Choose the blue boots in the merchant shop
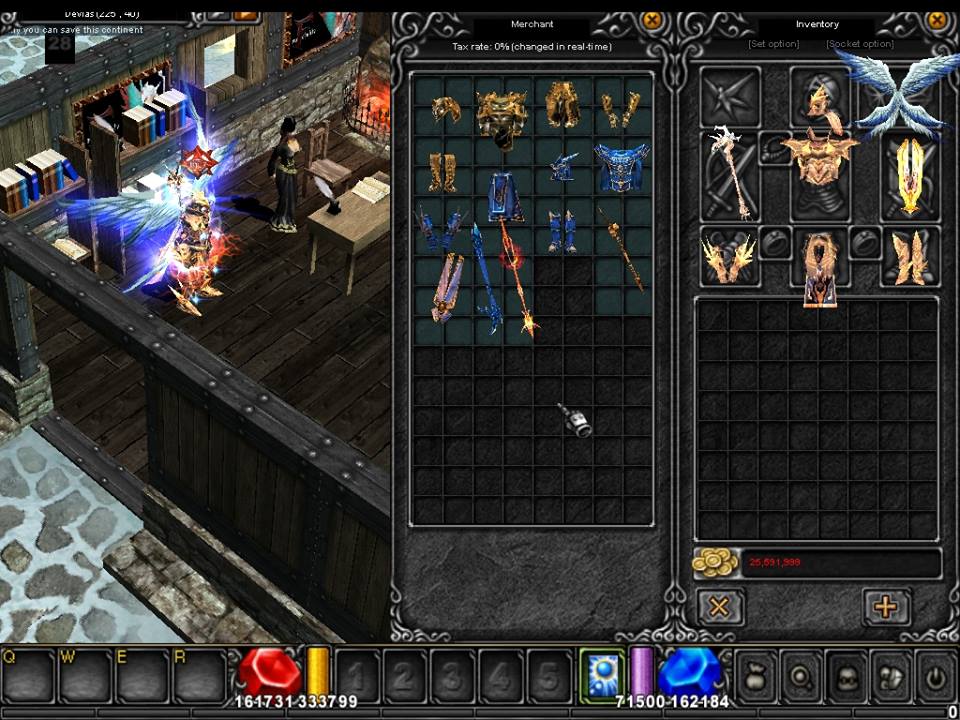 [x=562, y=231]
